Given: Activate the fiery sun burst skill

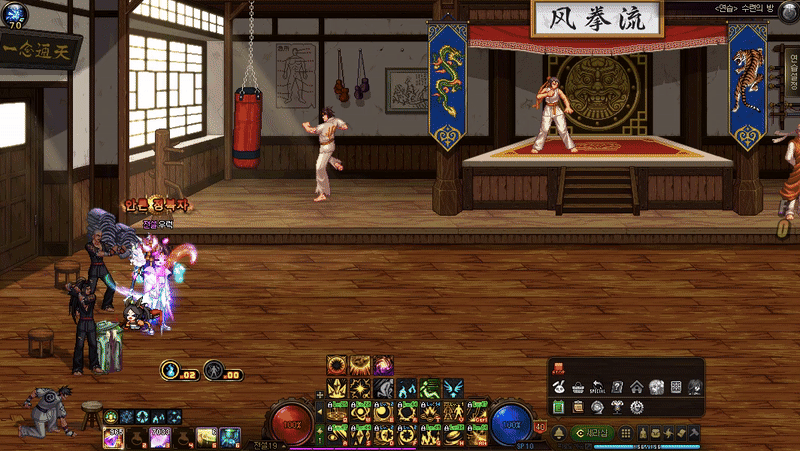Looking at the screenshot, I should (x=336, y=366).
